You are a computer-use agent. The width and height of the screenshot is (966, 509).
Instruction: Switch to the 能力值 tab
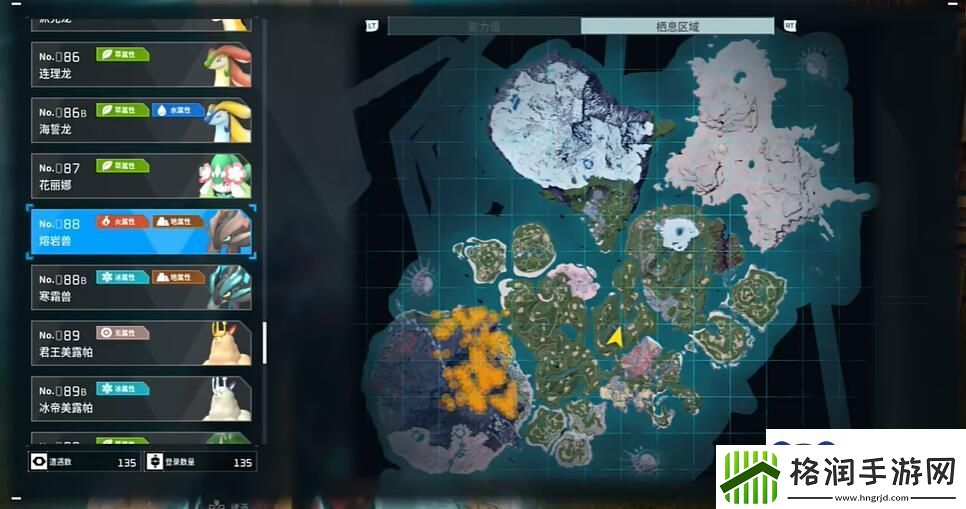point(484,26)
